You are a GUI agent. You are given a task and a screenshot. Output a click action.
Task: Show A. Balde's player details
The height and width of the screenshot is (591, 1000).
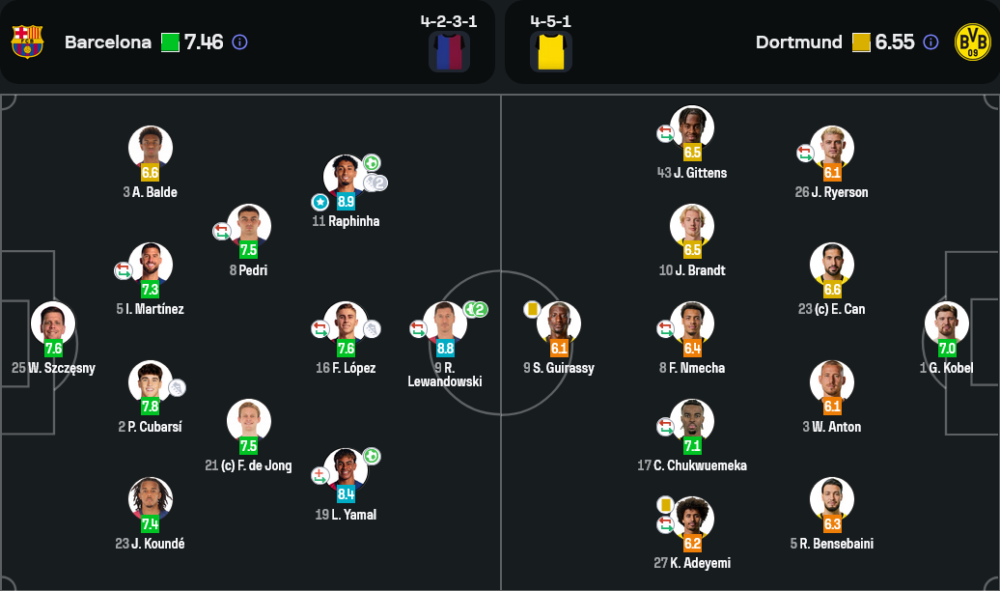[x=150, y=147]
